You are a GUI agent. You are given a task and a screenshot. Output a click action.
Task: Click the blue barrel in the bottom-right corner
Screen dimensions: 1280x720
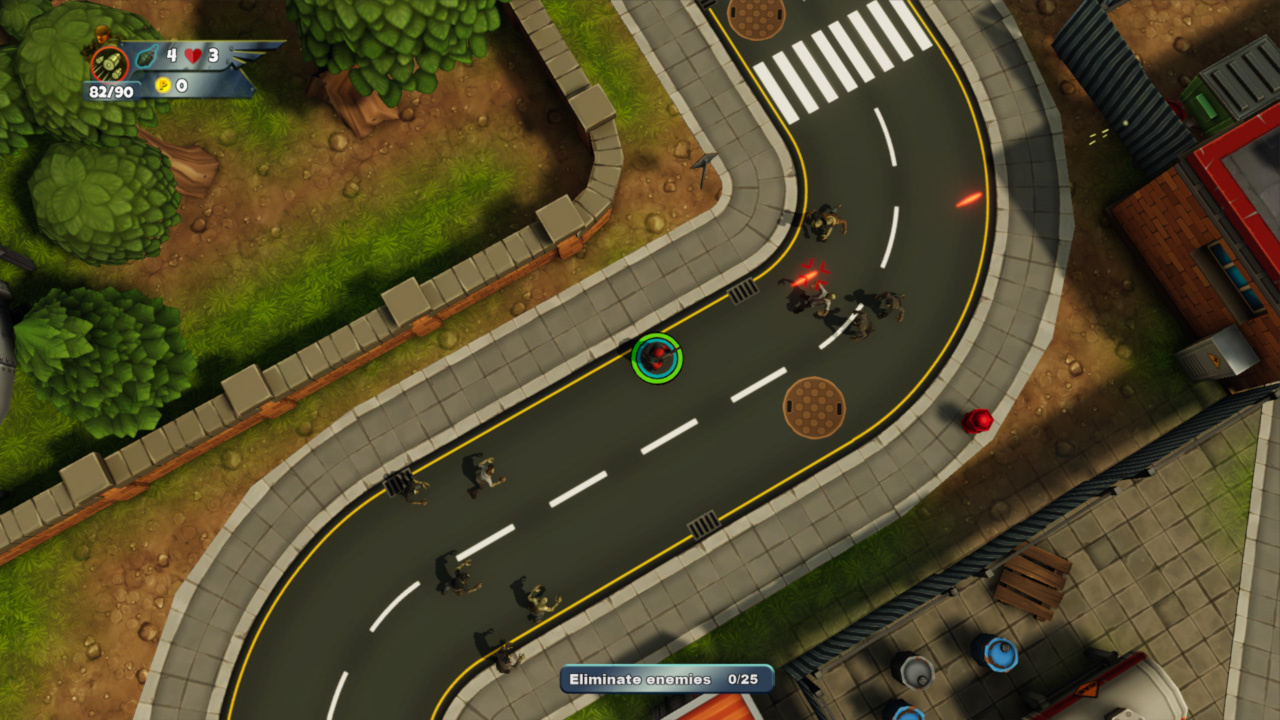(x=998, y=655)
